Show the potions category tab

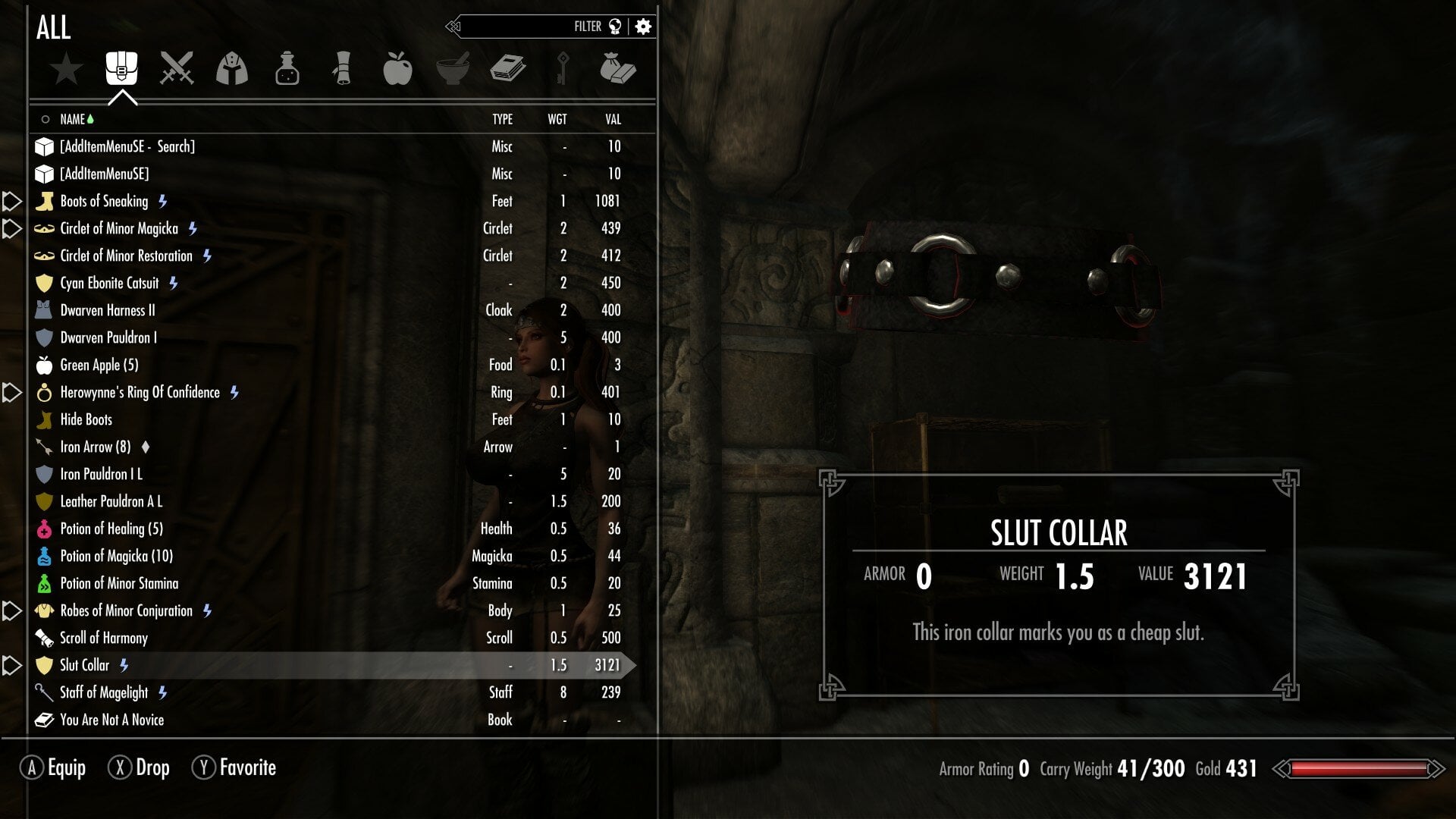287,68
